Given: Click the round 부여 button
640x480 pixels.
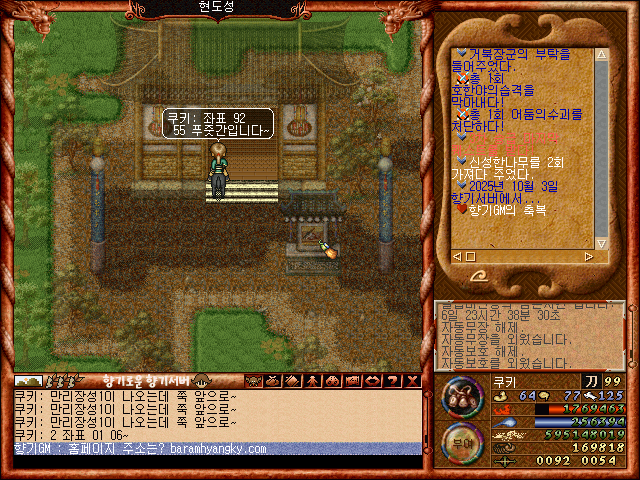Looking at the screenshot, I should pyautogui.click(x=462, y=443).
